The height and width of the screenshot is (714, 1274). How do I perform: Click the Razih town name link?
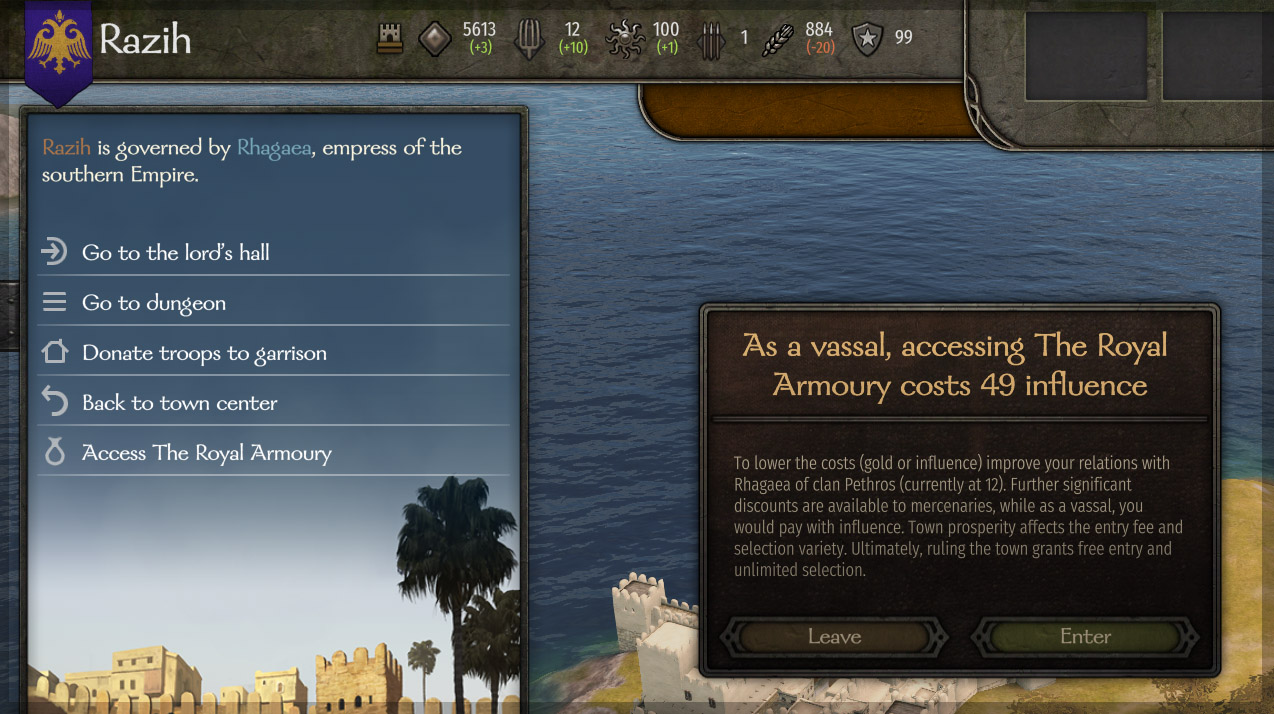tap(66, 148)
